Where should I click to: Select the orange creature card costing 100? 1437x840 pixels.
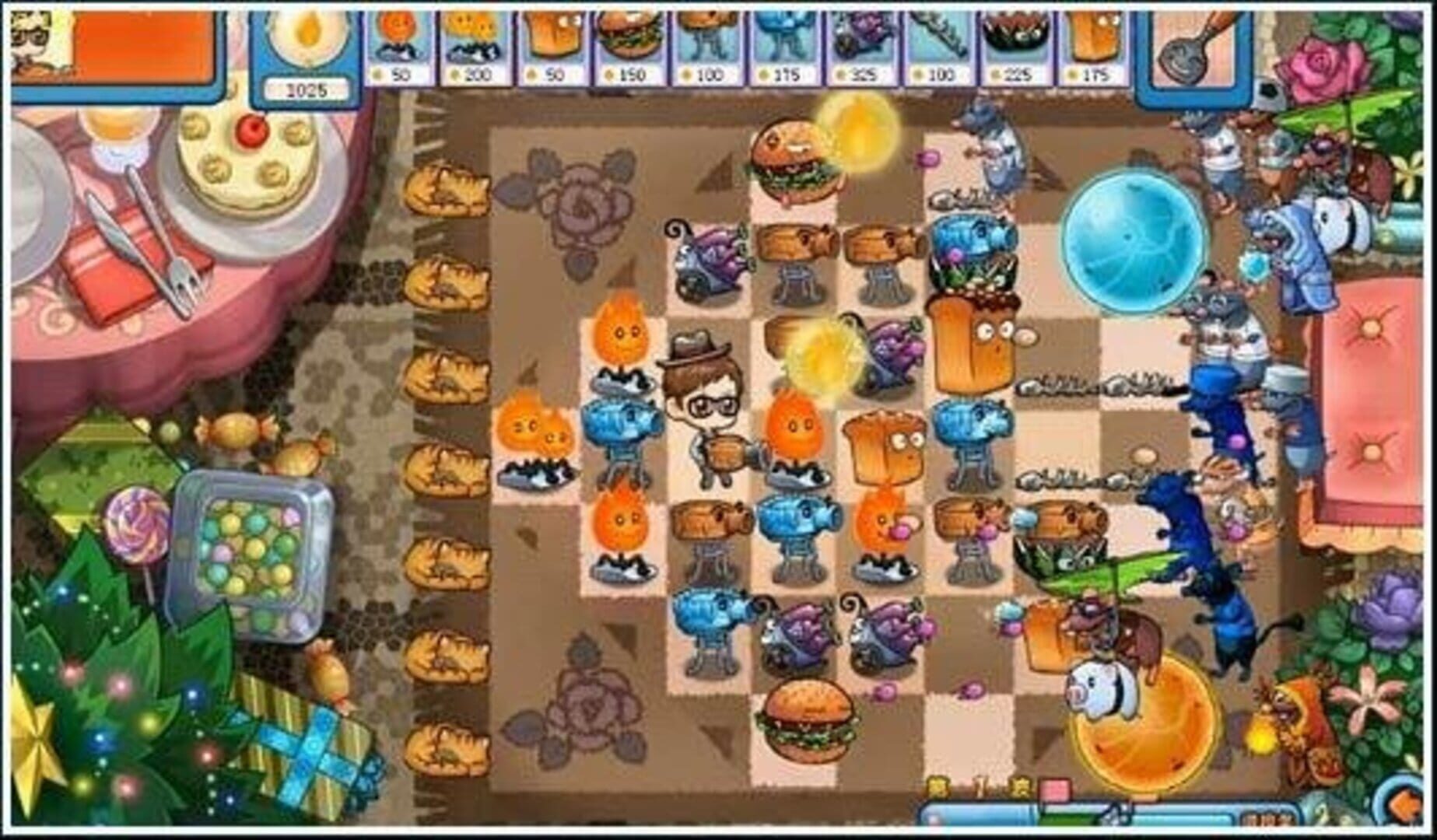[703, 43]
